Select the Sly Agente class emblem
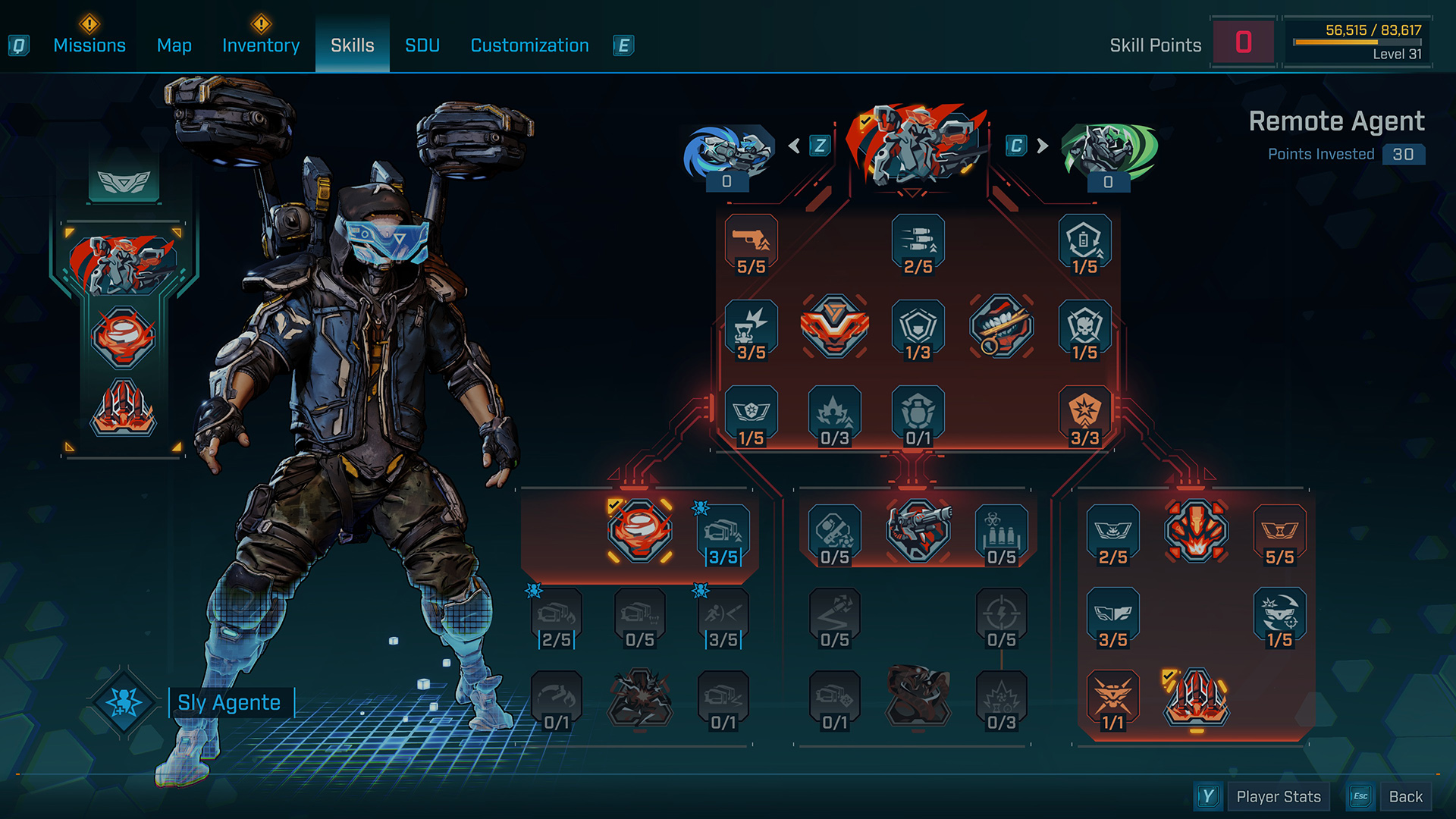Viewport: 1456px width, 819px height. click(x=124, y=702)
